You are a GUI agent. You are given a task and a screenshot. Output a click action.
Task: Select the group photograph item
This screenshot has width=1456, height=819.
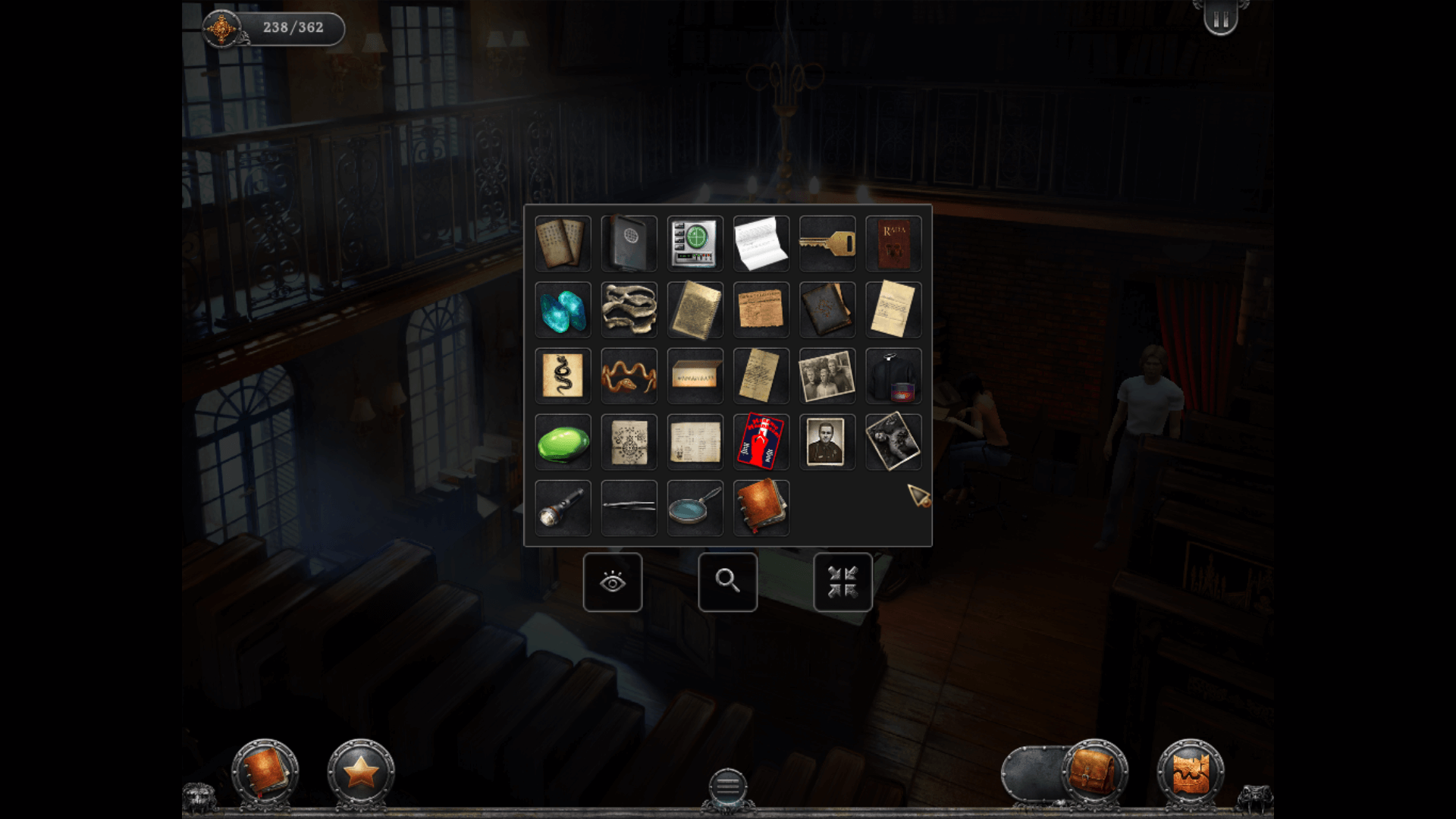pyautogui.click(x=827, y=376)
